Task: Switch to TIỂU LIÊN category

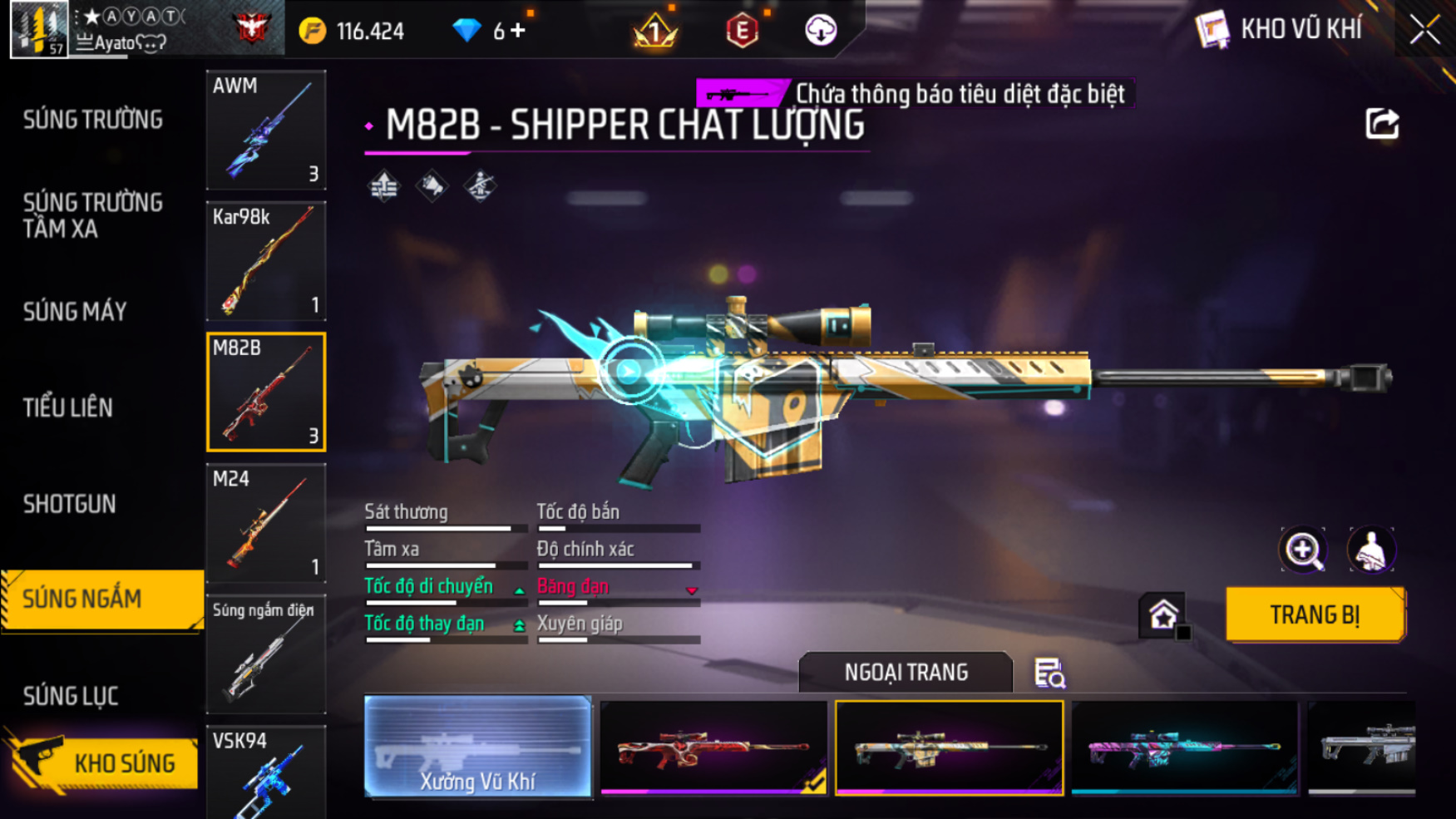Action: [x=68, y=407]
